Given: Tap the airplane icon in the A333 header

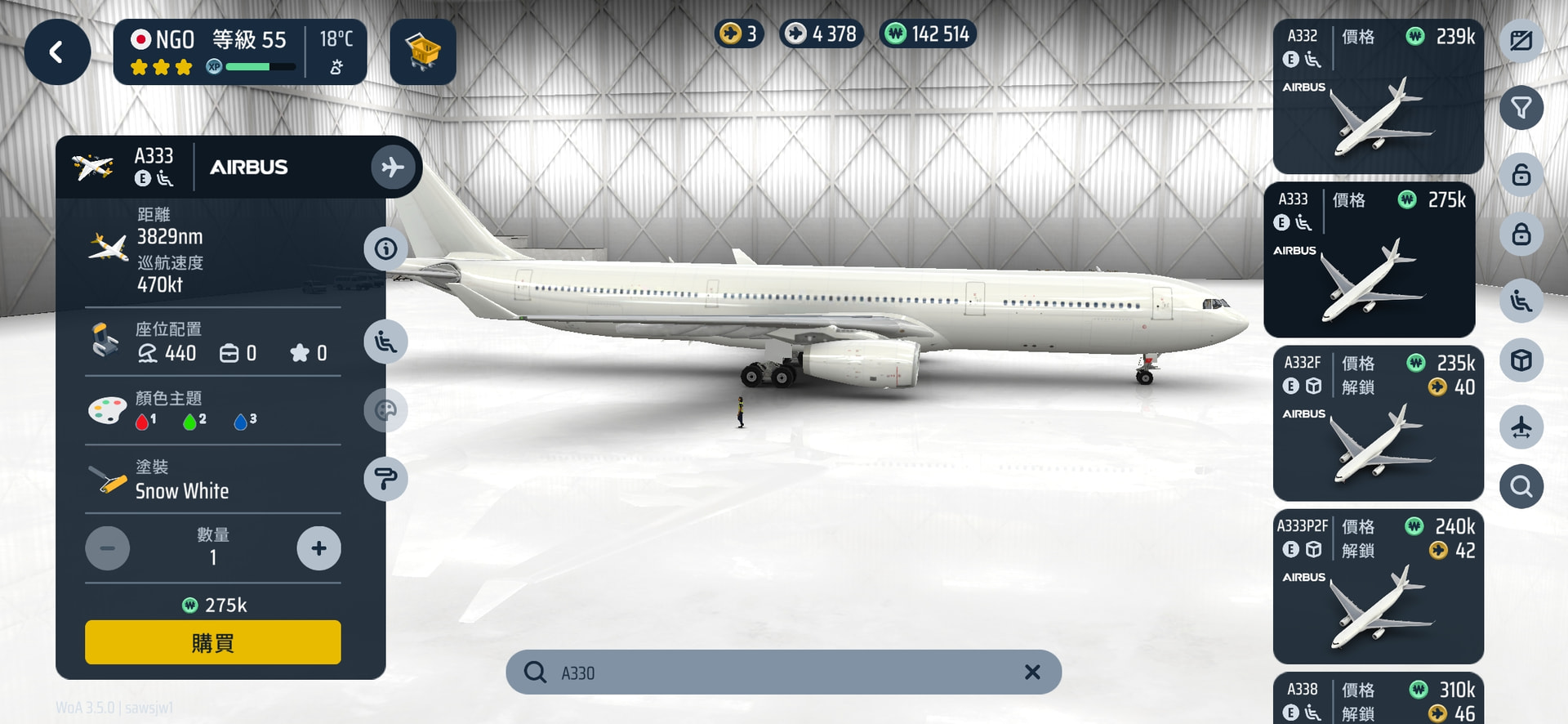Looking at the screenshot, I should pos(393,167).
